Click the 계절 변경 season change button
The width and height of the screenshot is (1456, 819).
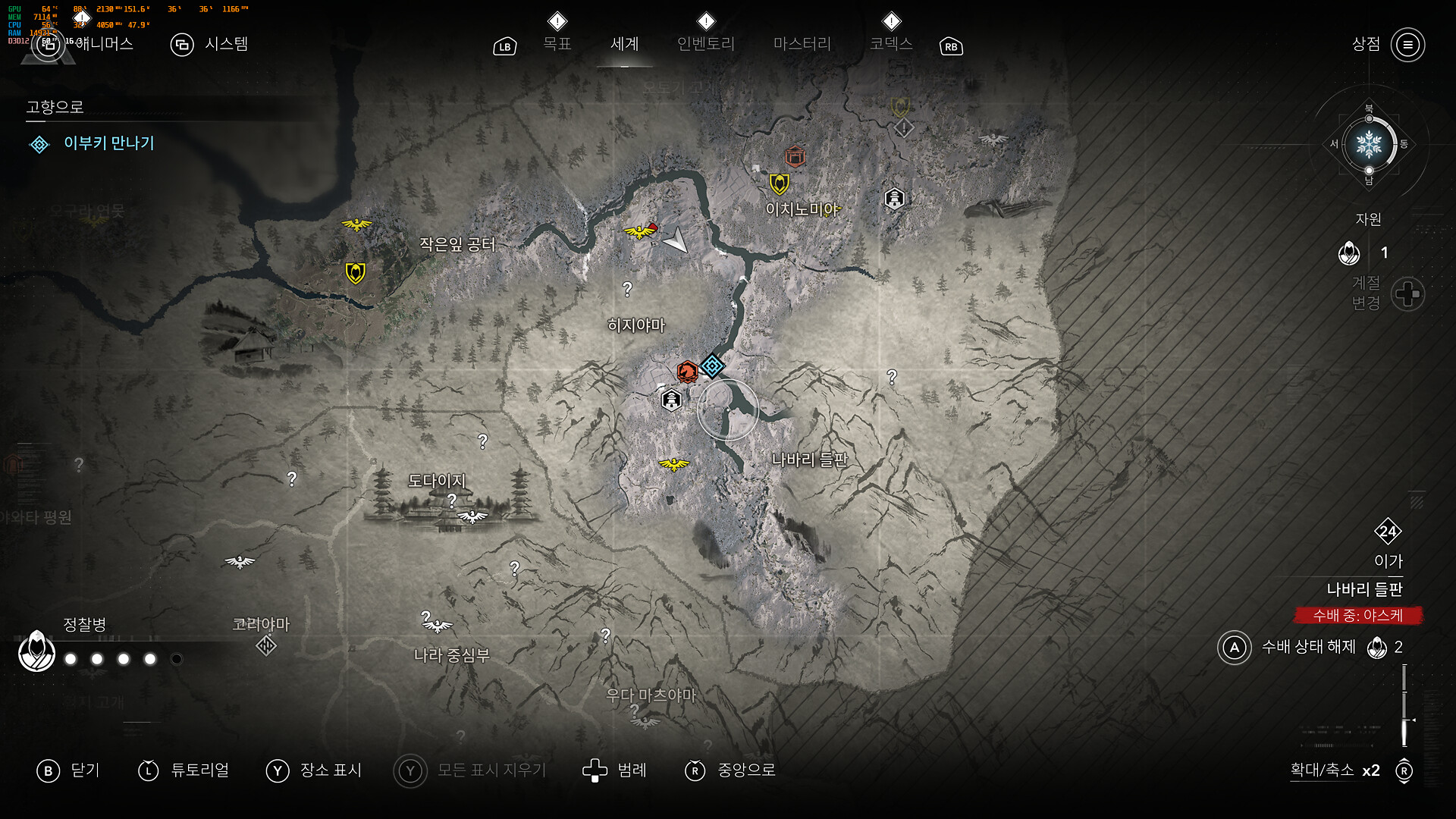click(x=1407, y=293)
